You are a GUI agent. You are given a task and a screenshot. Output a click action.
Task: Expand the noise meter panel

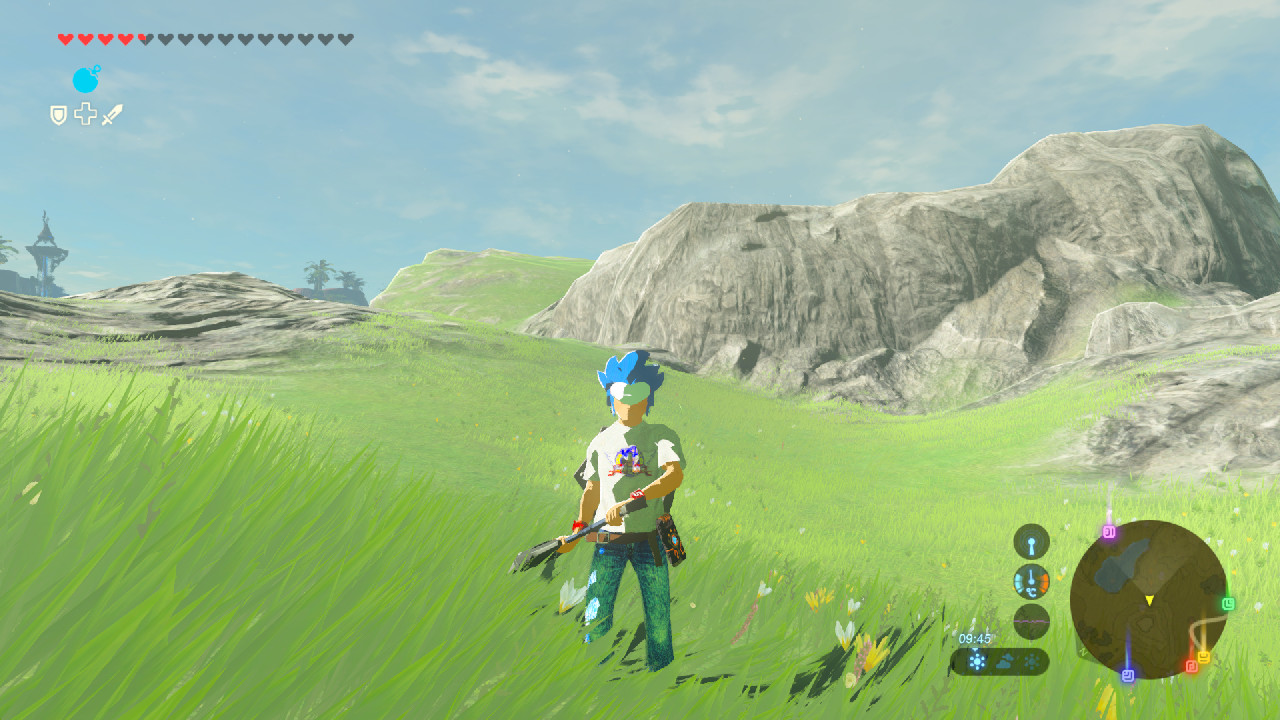click(x=1032, y=621)
